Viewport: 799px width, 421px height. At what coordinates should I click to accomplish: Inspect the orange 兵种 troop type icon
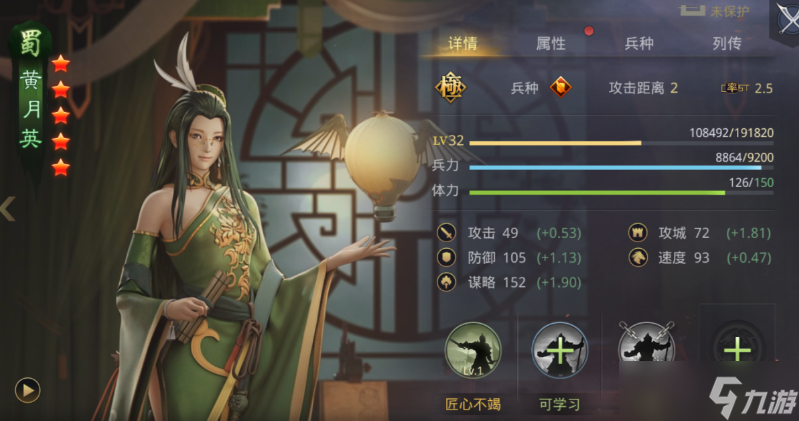(x=565, y=87)
